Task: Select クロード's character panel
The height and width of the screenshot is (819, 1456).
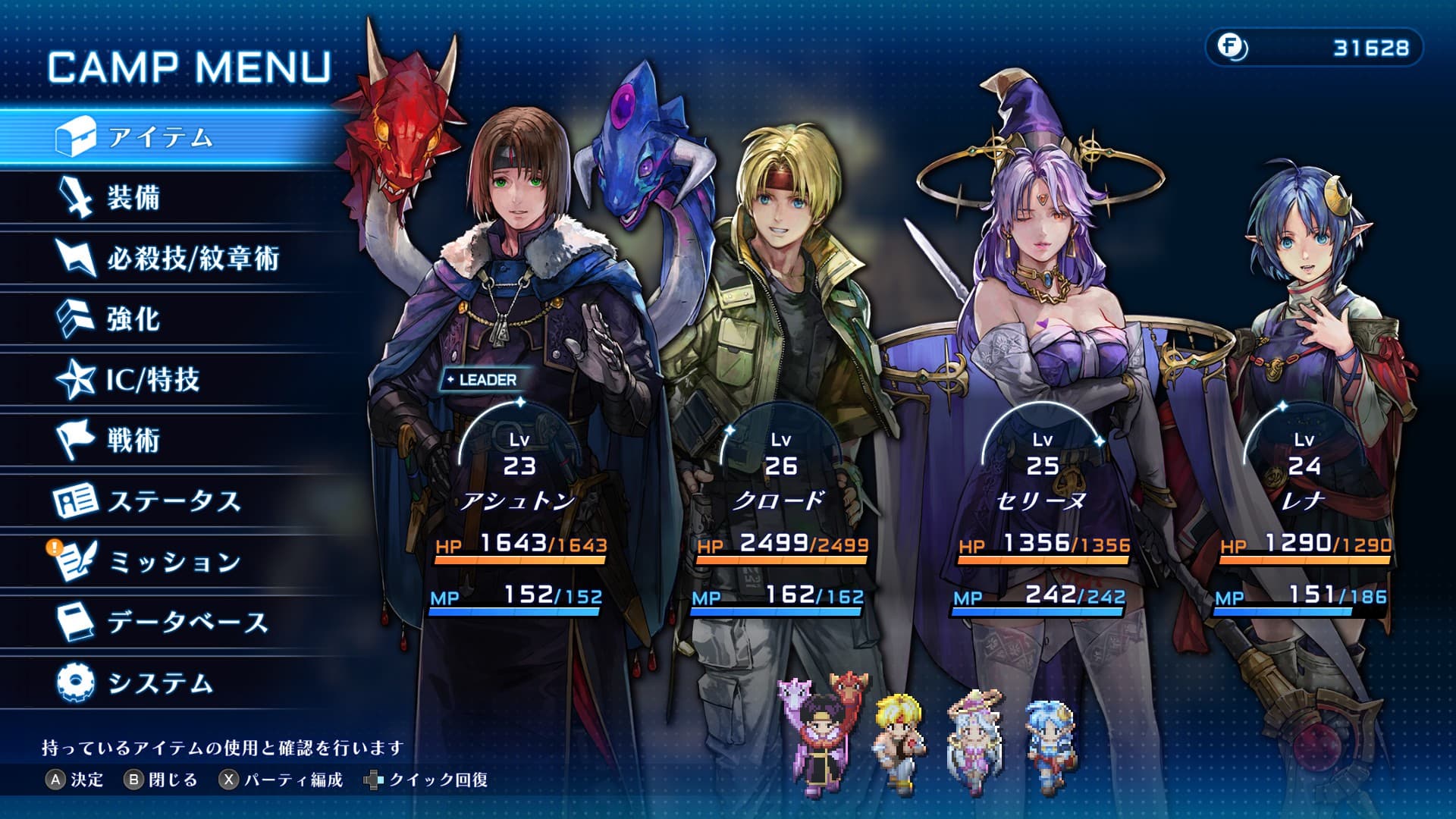Action: tap(780, 470)
